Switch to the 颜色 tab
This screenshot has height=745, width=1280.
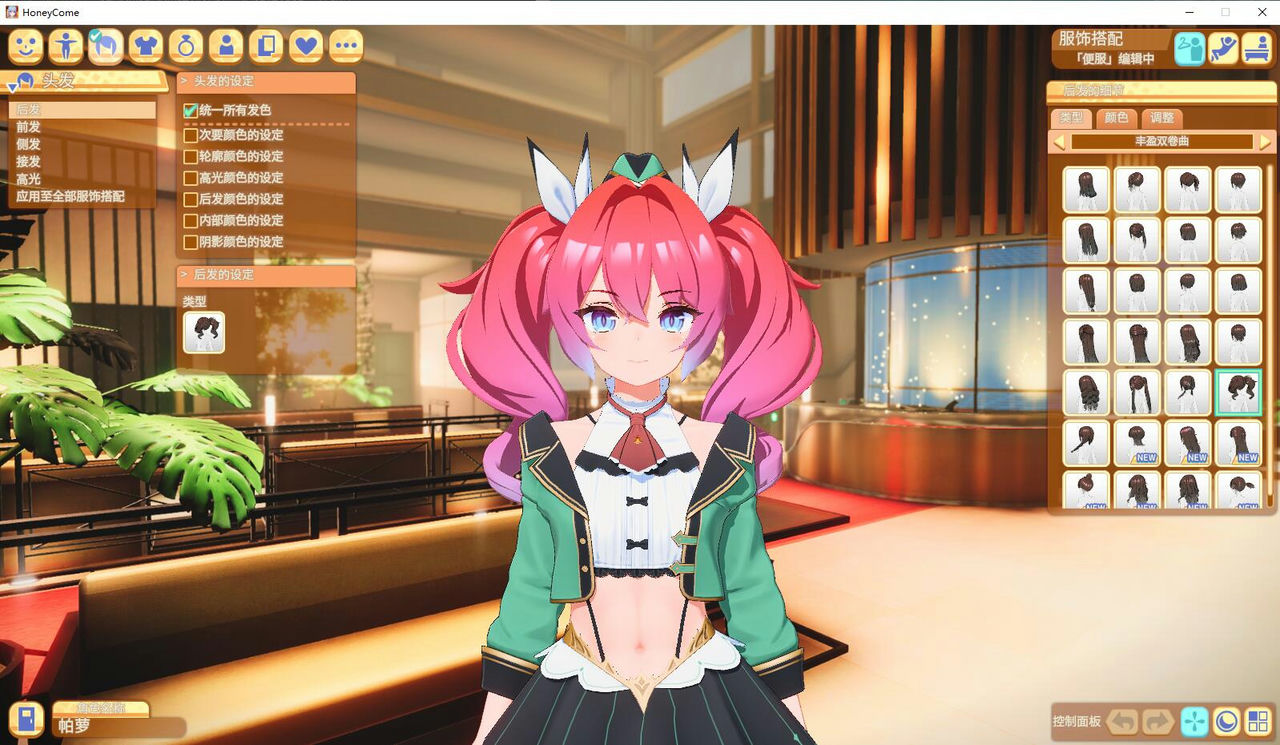tap(1116, 118)
